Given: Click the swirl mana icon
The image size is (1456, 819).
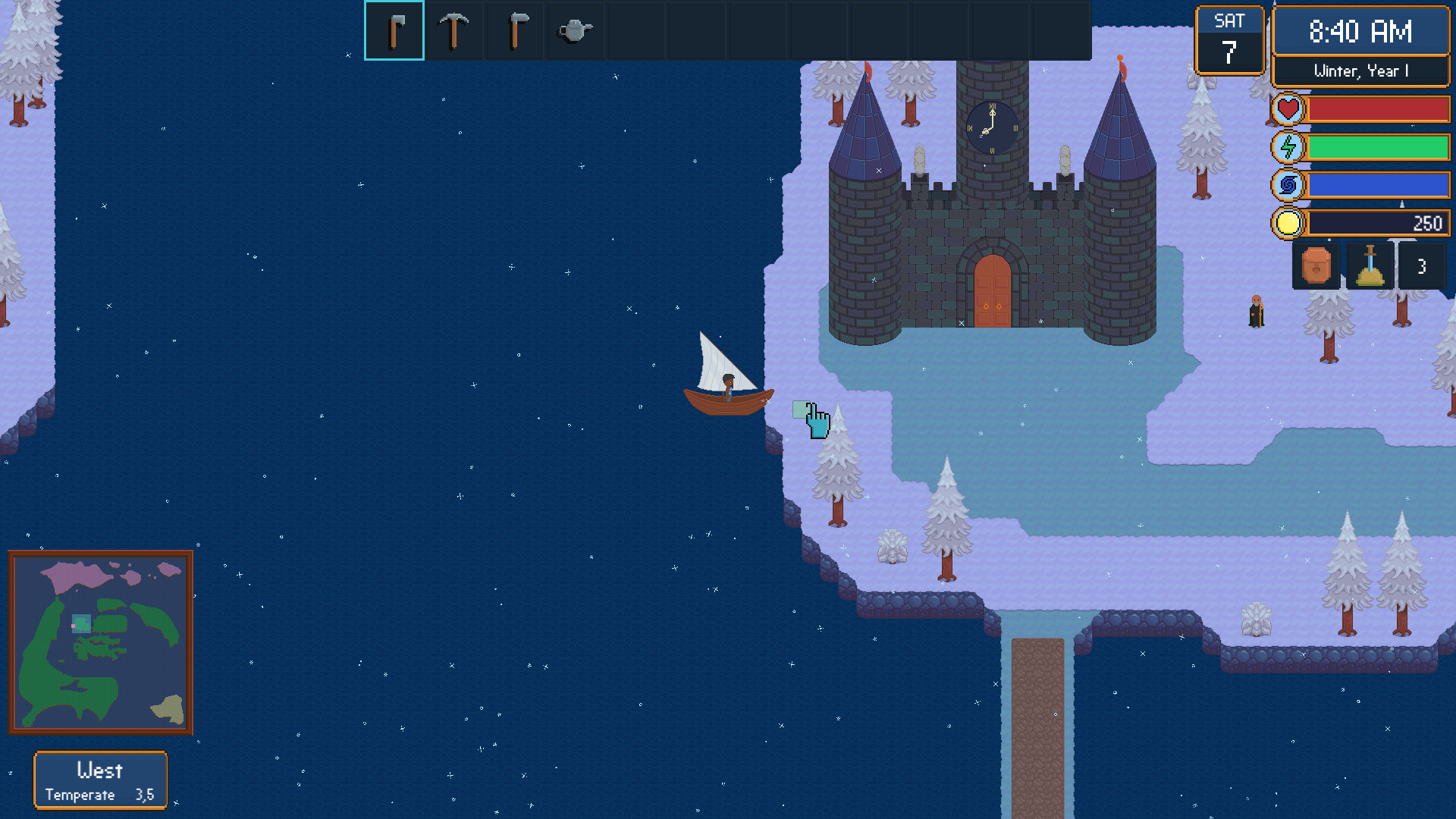Looking at the screenshot, I should [1288, 184].
